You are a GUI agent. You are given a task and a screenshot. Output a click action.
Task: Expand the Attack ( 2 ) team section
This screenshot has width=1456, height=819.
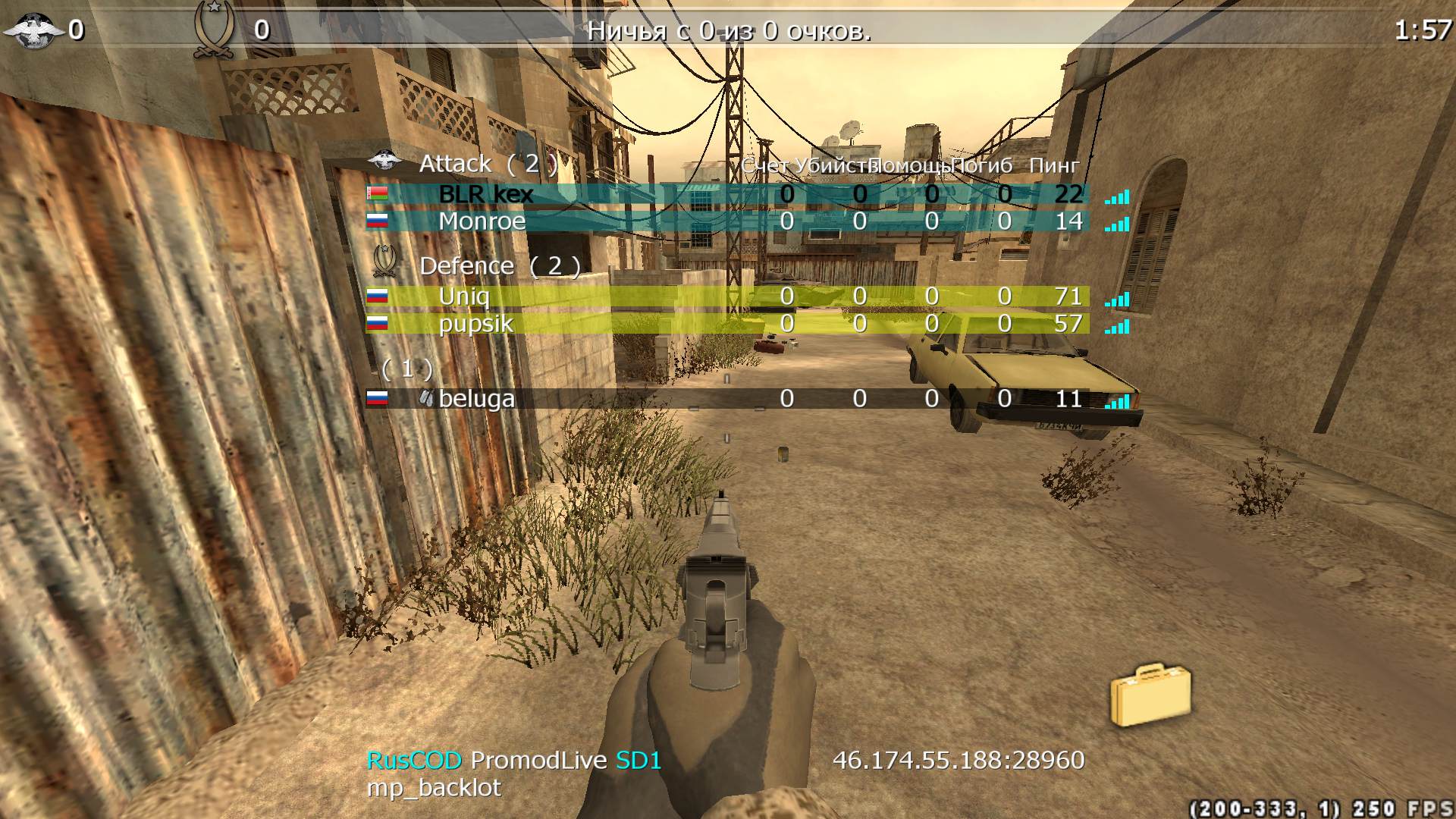[489, 162]
